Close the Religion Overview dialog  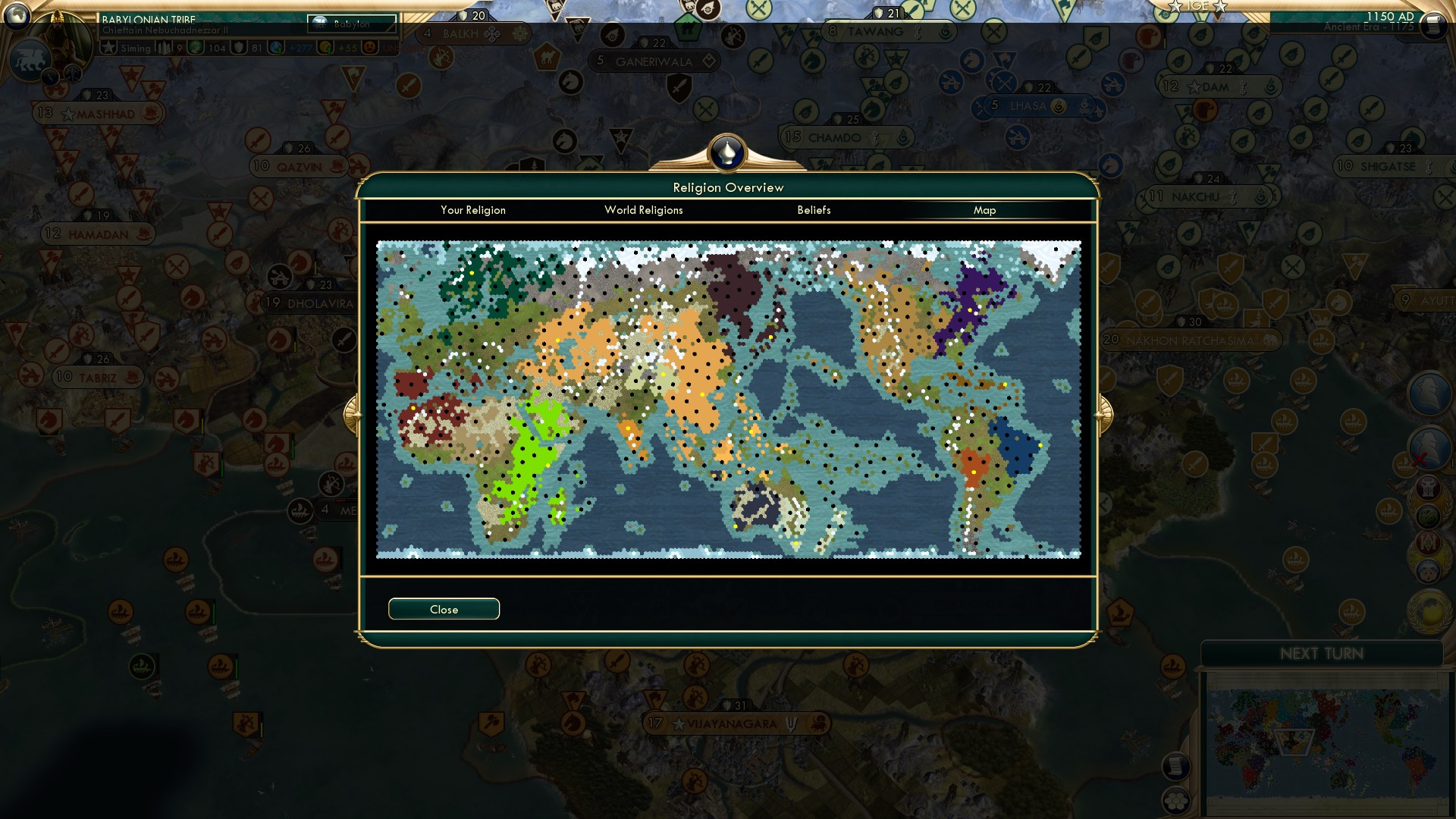(444, 608)
